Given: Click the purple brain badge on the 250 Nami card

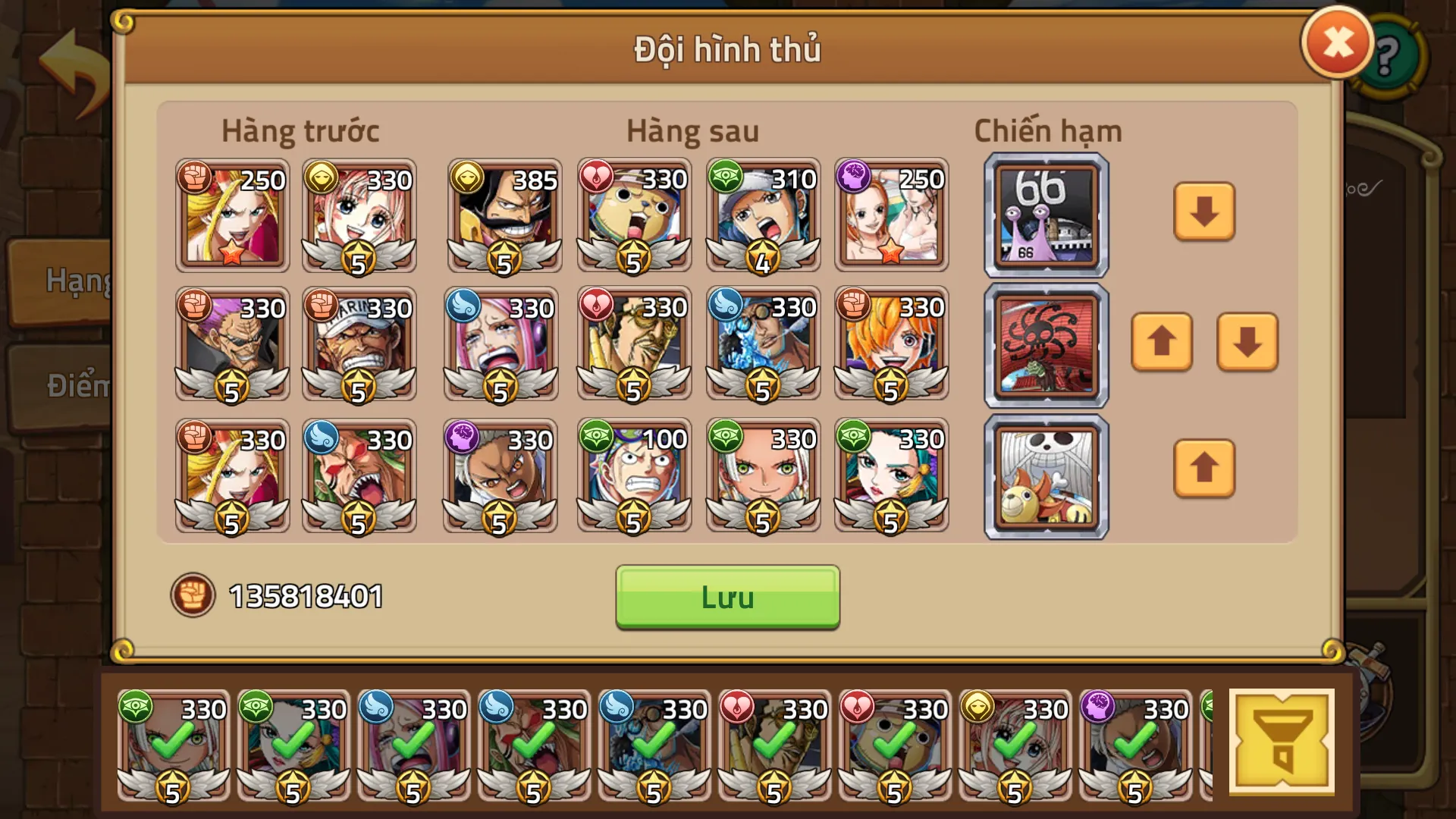Looking at the screenshot, I should click(856, 177).
